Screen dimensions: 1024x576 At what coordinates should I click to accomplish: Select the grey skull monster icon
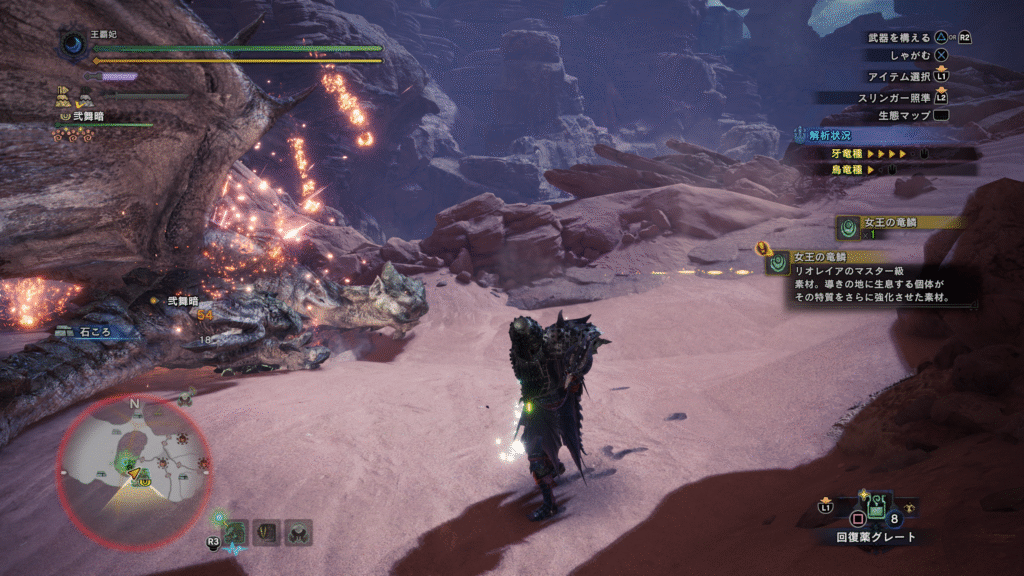[297, 533]
